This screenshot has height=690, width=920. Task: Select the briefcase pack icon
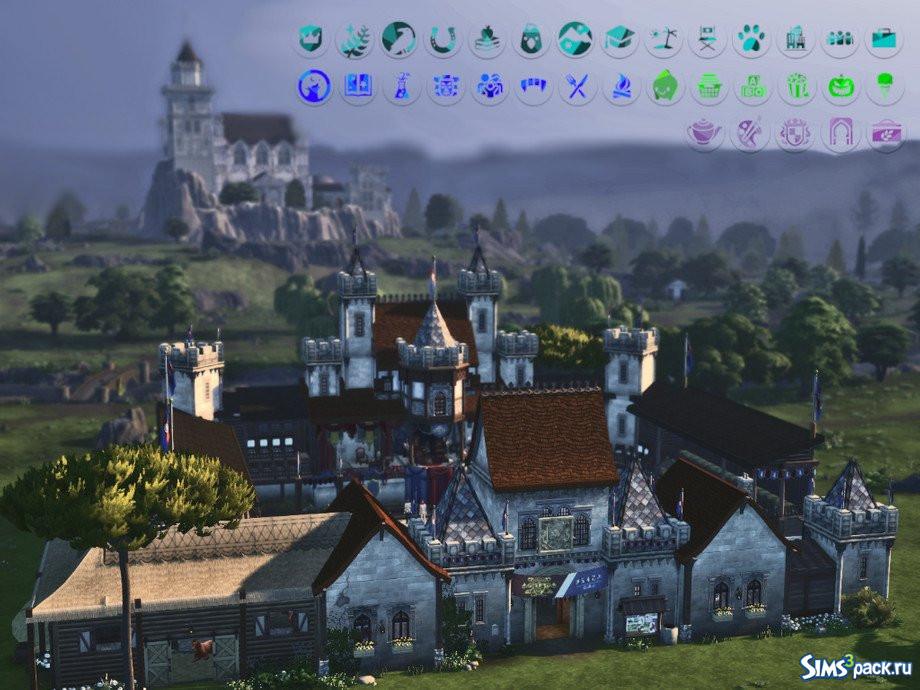[x=883, y=39]
